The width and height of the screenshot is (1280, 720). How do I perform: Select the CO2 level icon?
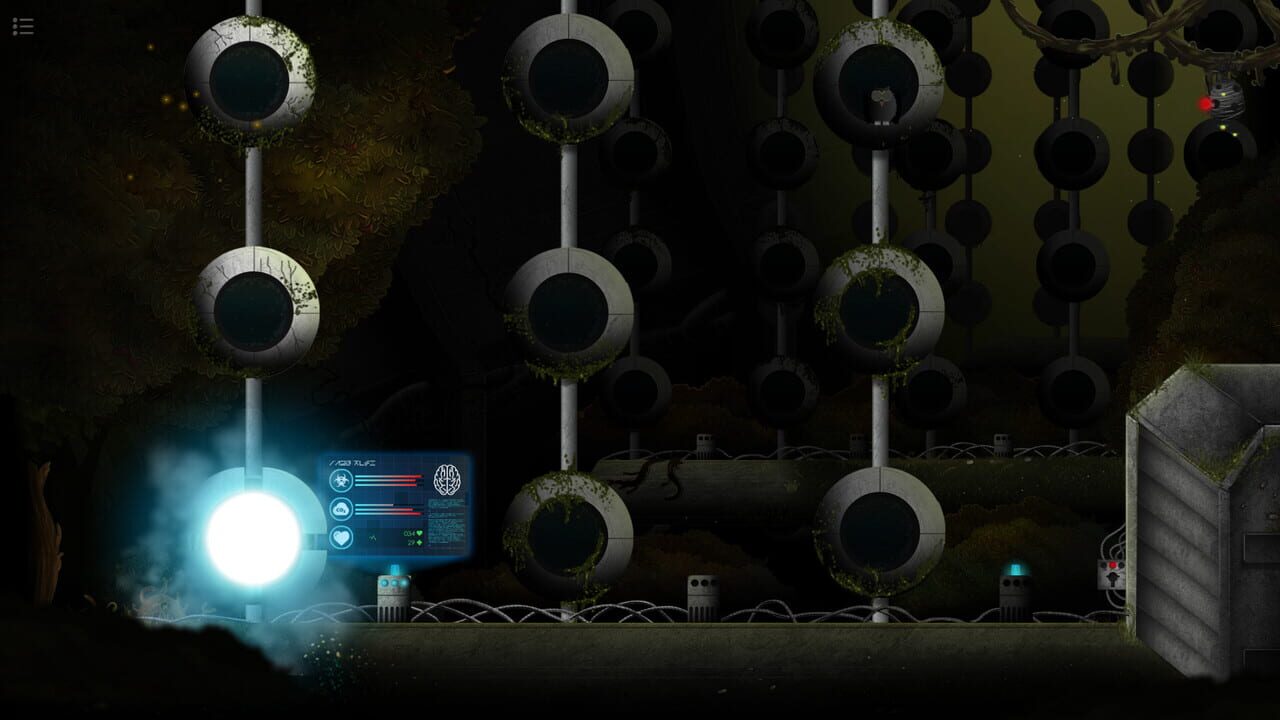point(340,509)
